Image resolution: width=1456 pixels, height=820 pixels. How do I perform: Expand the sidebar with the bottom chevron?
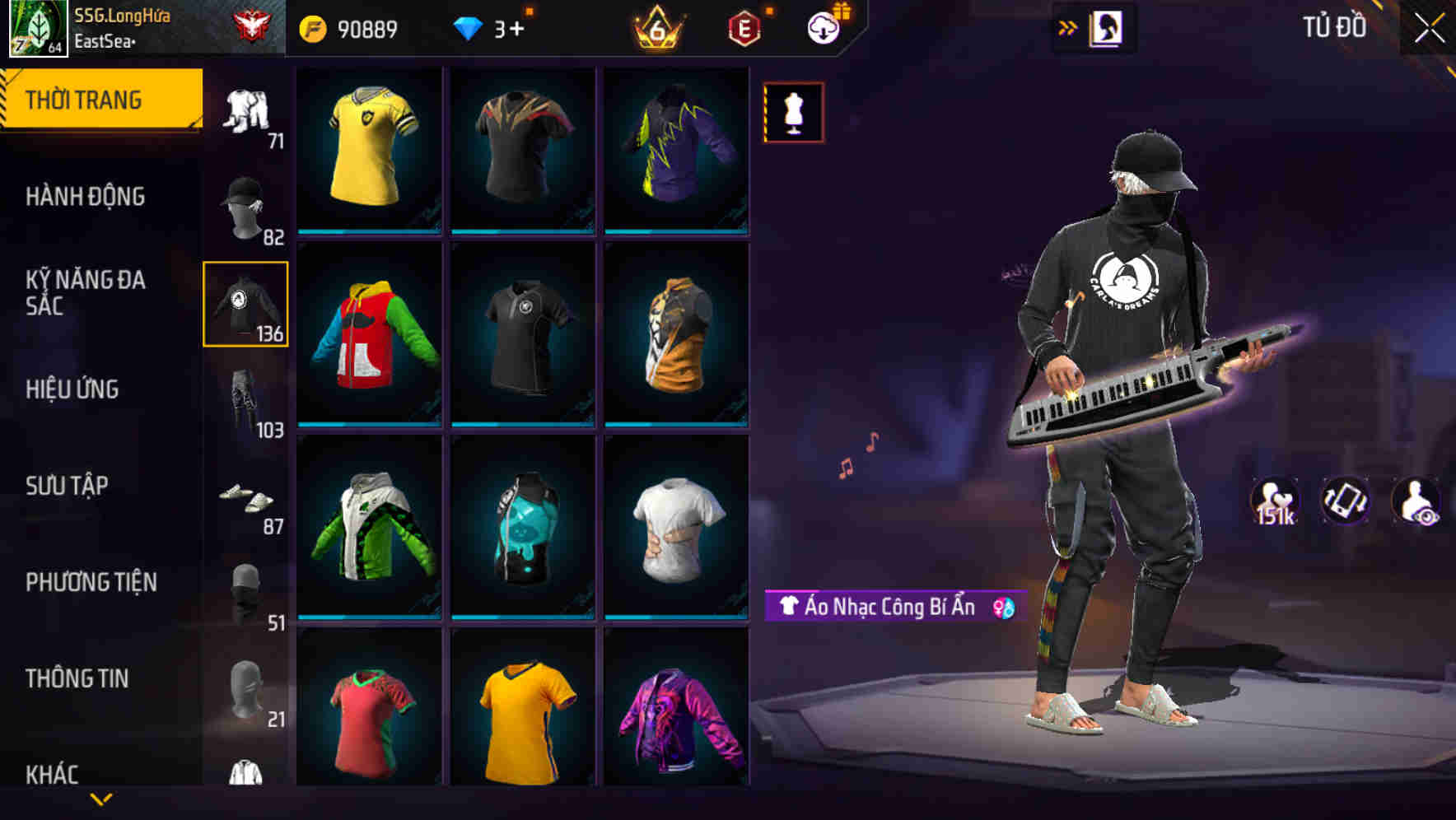pyautogui.click(x=102, y=797)
